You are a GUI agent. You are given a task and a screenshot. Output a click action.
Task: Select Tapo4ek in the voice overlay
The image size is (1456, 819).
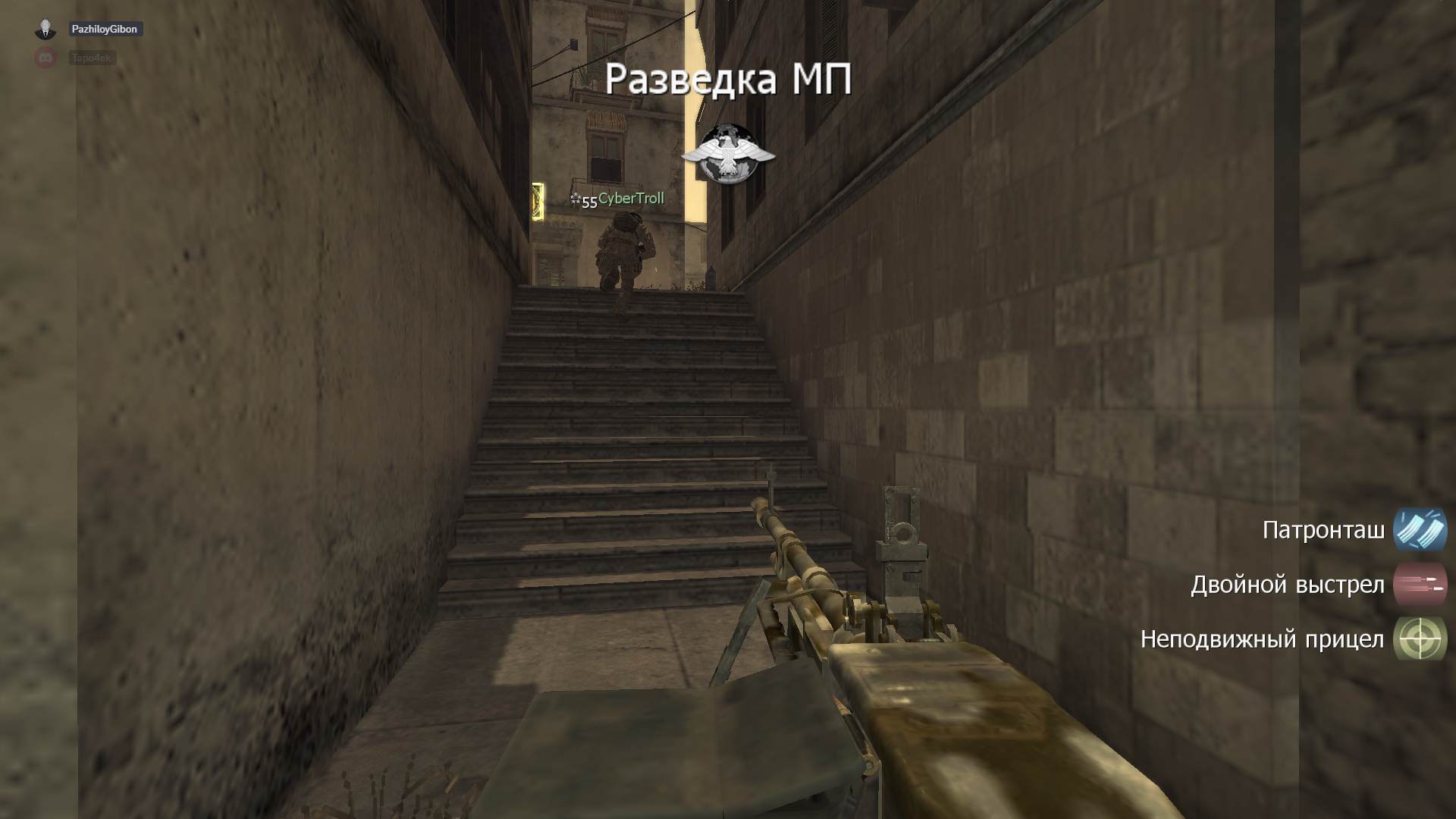(x=91, y=58)
